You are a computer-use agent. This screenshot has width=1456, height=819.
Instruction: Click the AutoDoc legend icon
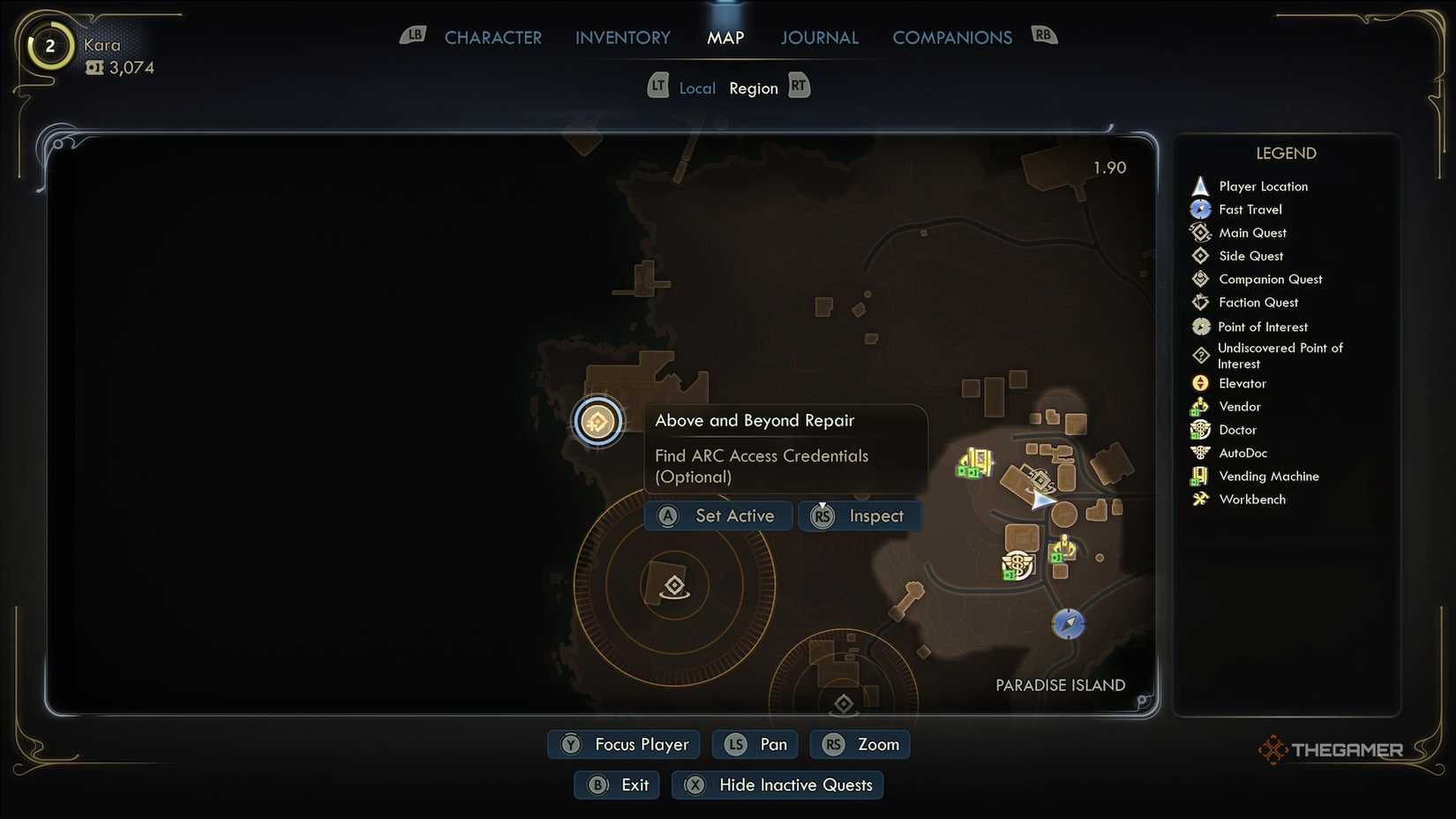(1200, 452)
